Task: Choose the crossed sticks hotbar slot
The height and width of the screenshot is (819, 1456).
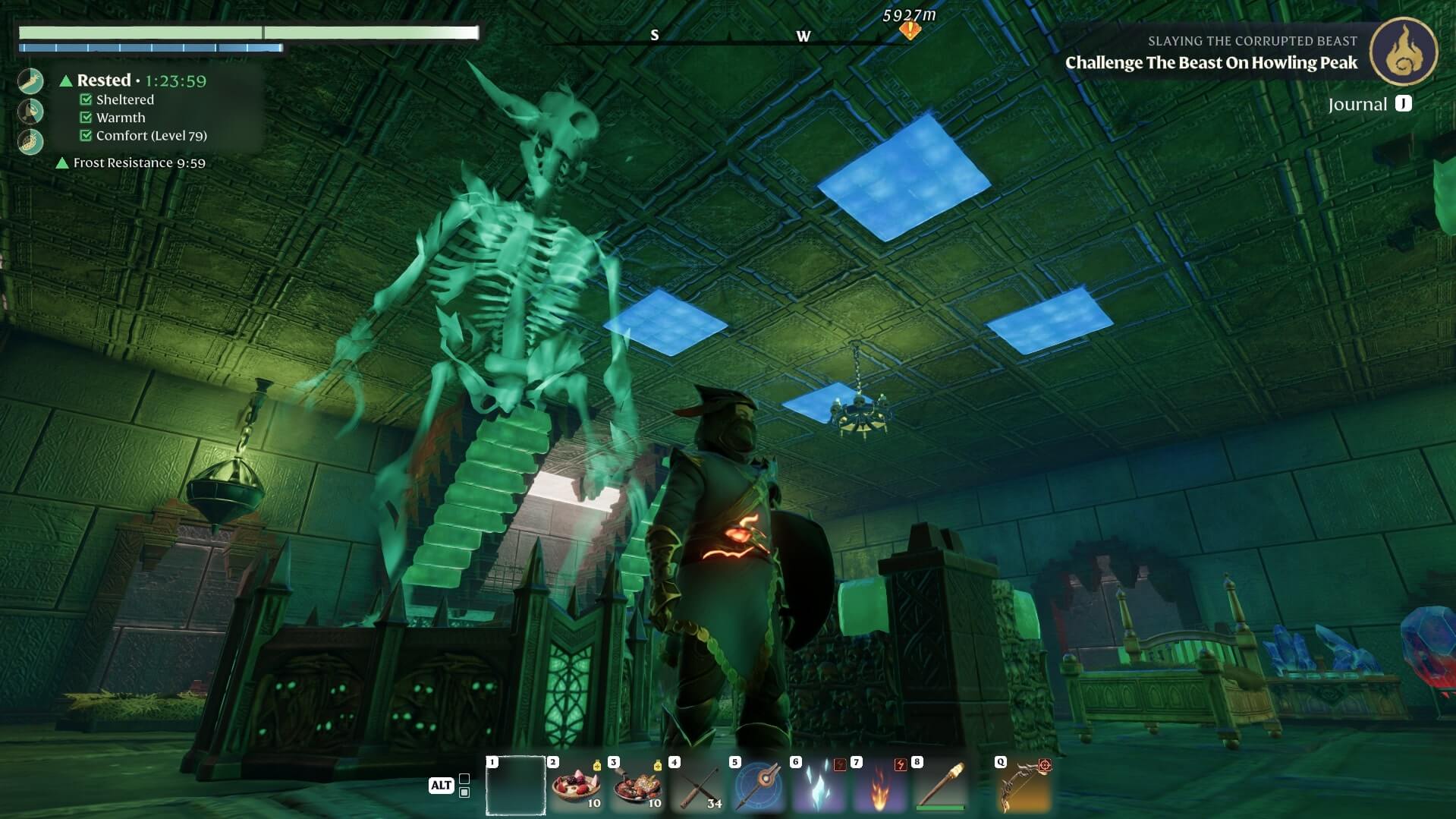Action: (697, 785)
